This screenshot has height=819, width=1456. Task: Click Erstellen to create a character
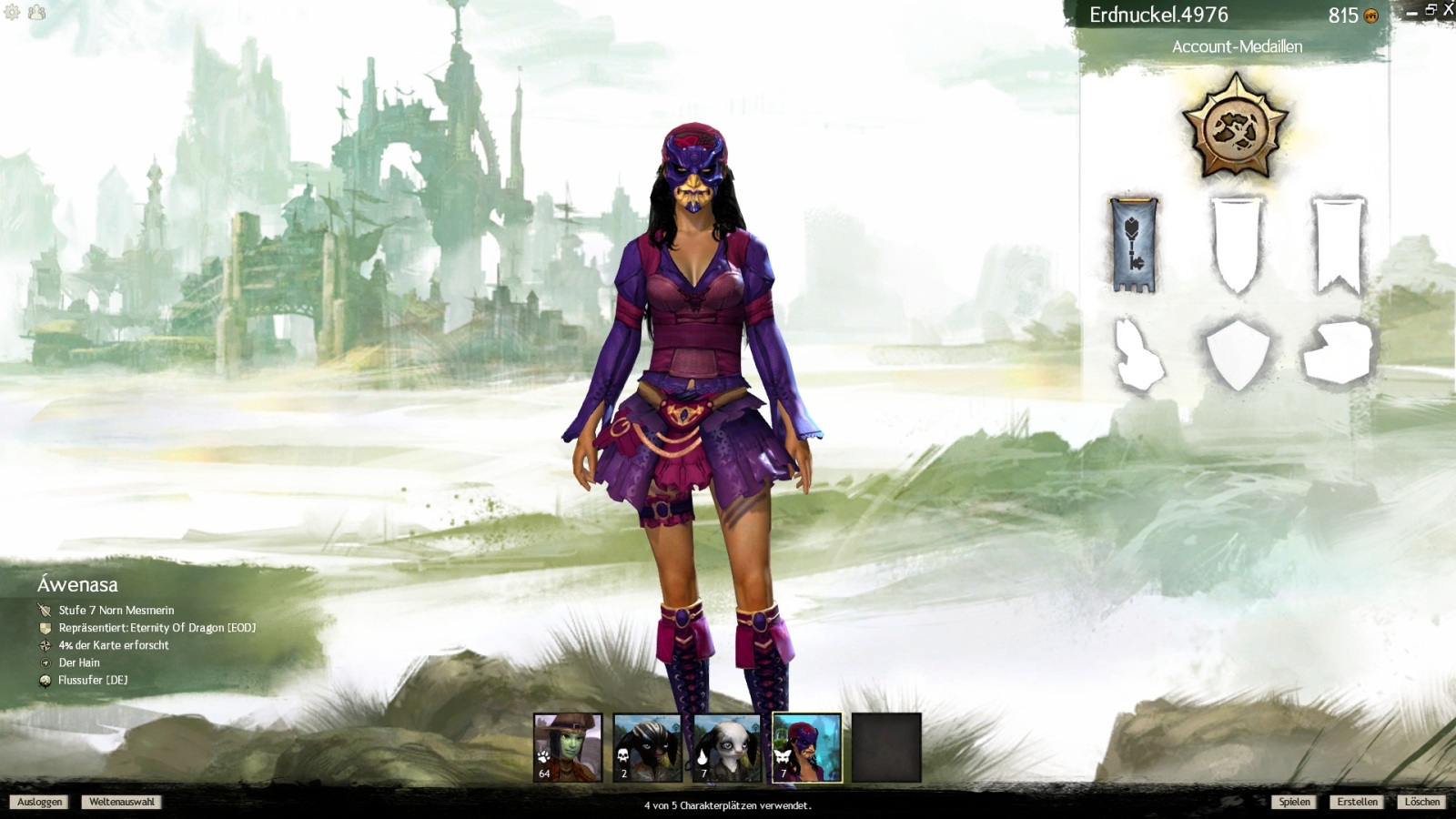(1357, 802)
